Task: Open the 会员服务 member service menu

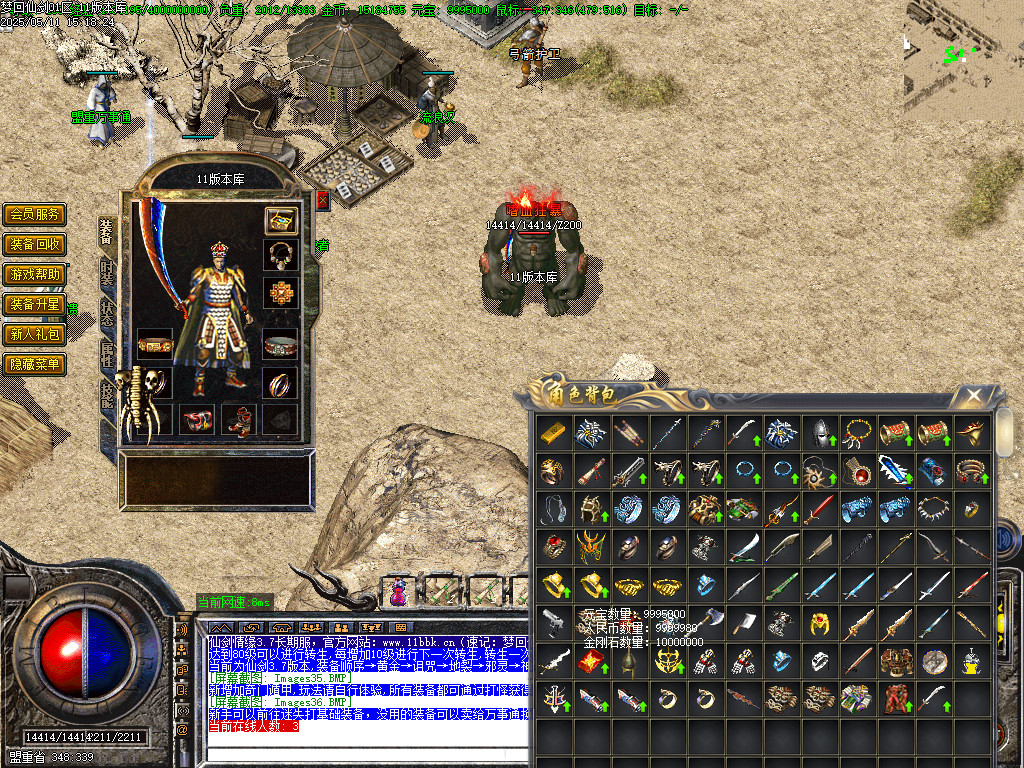Action: coord(35,214)
